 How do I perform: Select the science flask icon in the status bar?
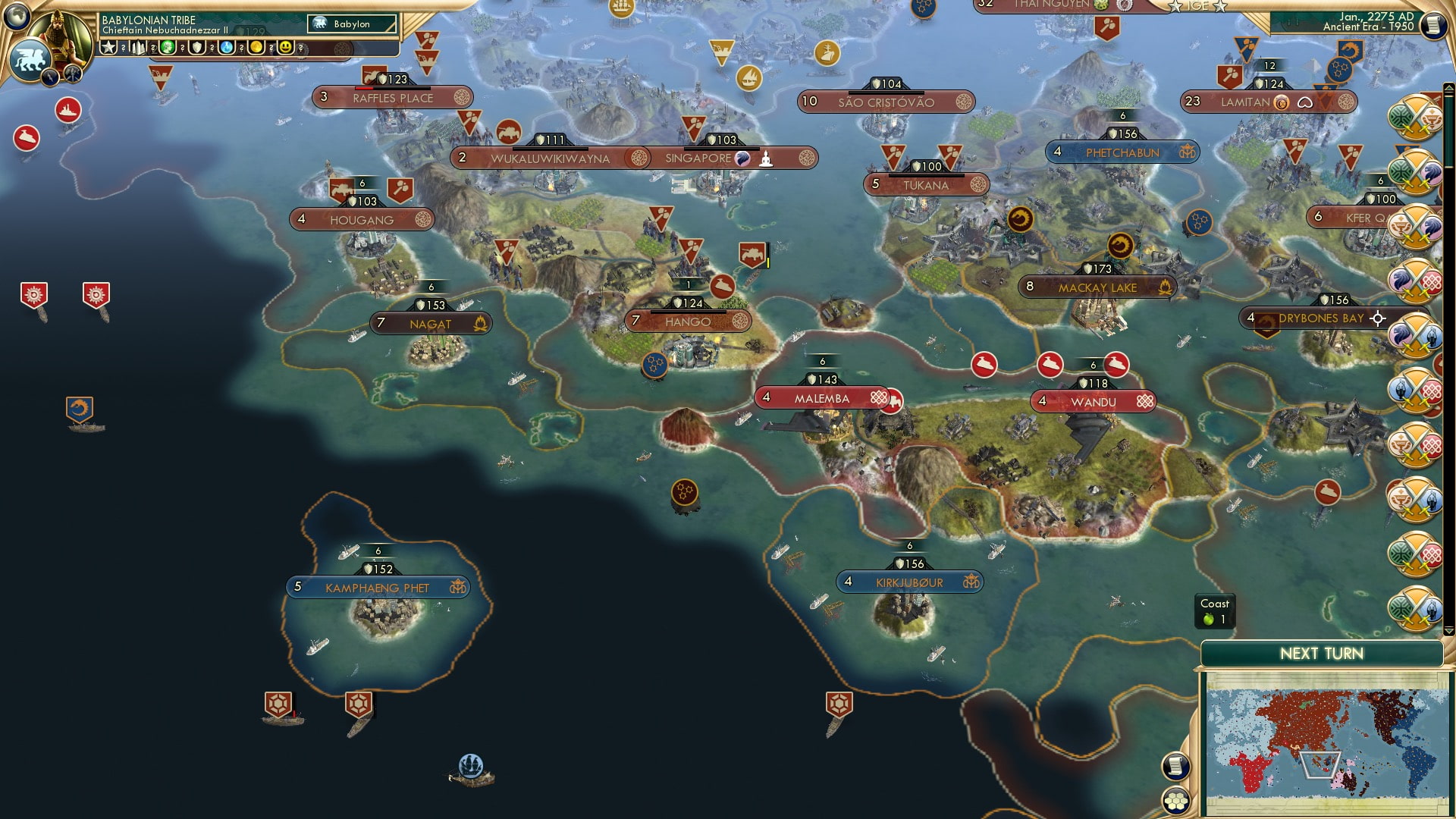(x=226, y=47)
